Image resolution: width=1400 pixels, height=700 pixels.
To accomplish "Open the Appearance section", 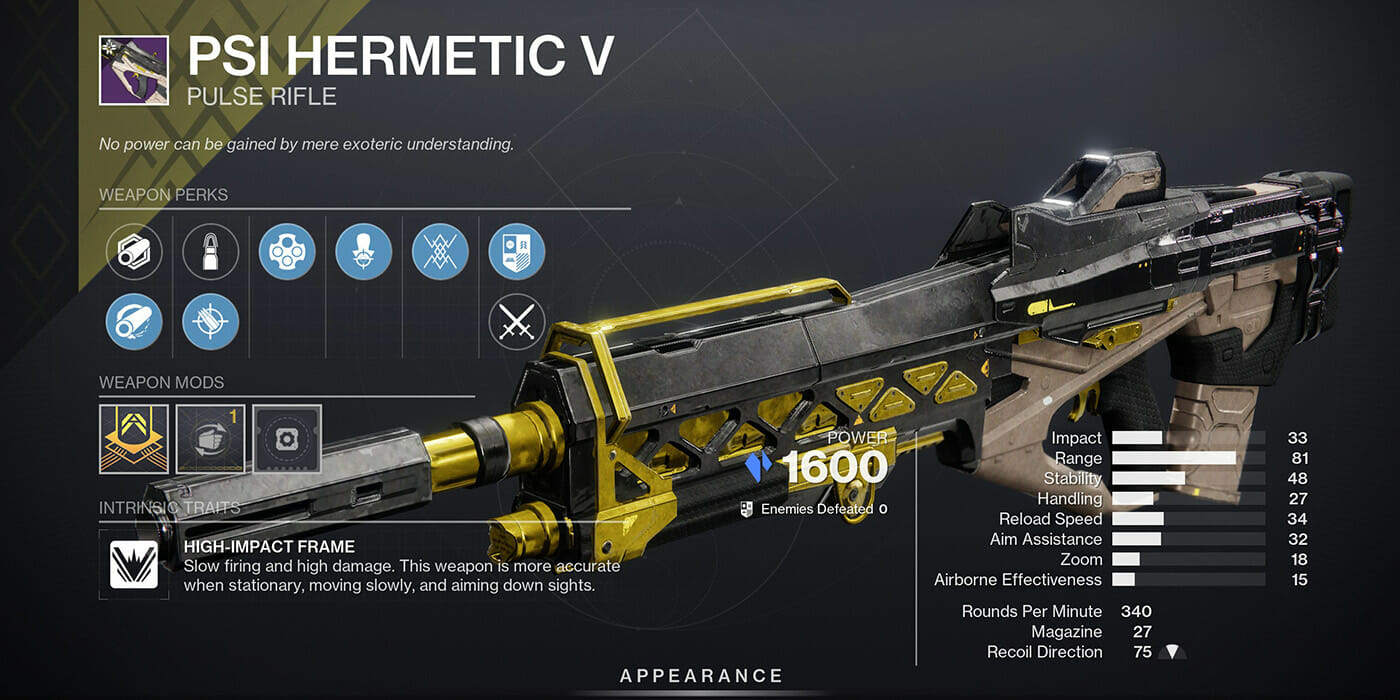I will (701, 677).
